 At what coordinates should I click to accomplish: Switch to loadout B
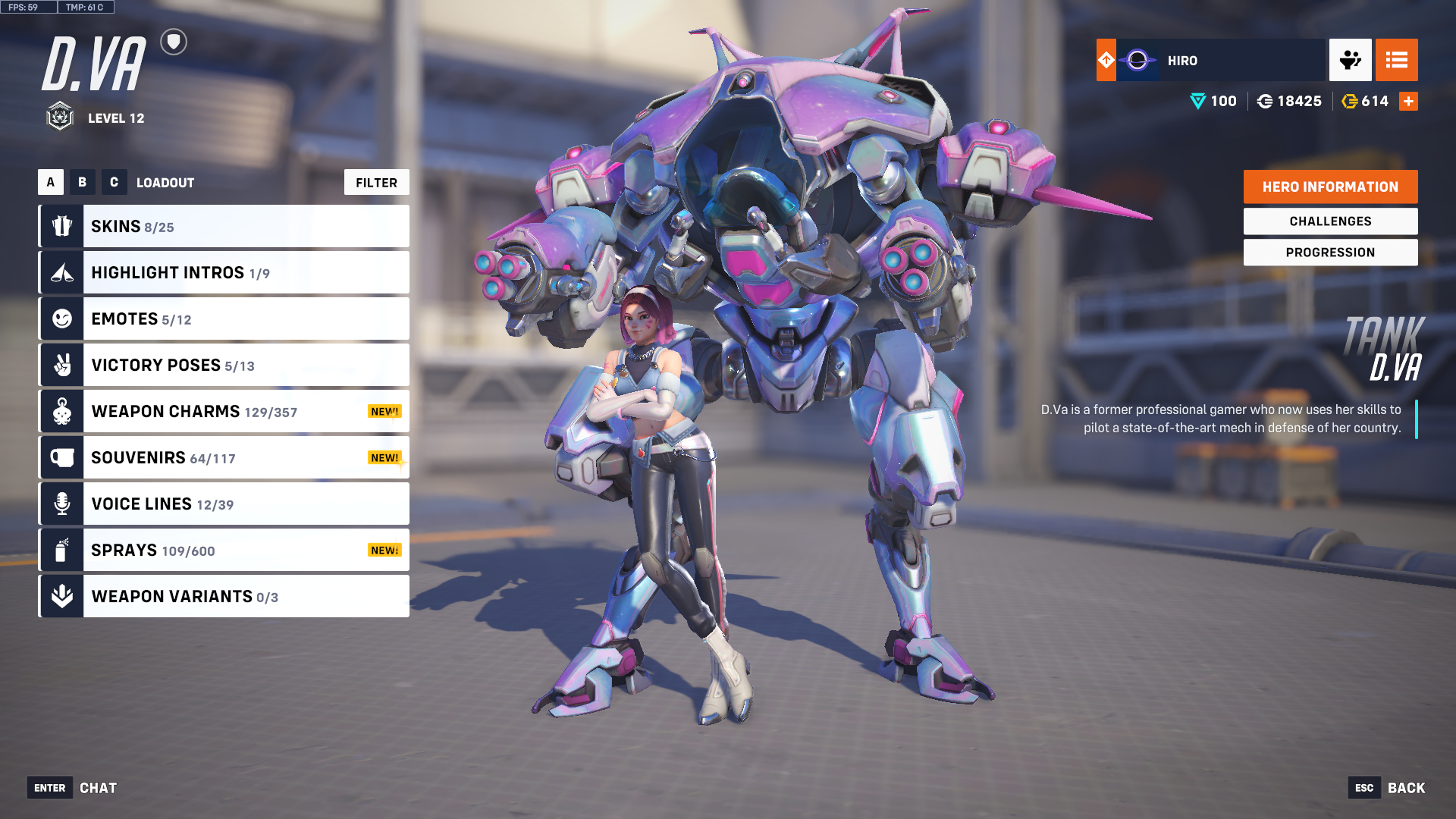(83, 183)
